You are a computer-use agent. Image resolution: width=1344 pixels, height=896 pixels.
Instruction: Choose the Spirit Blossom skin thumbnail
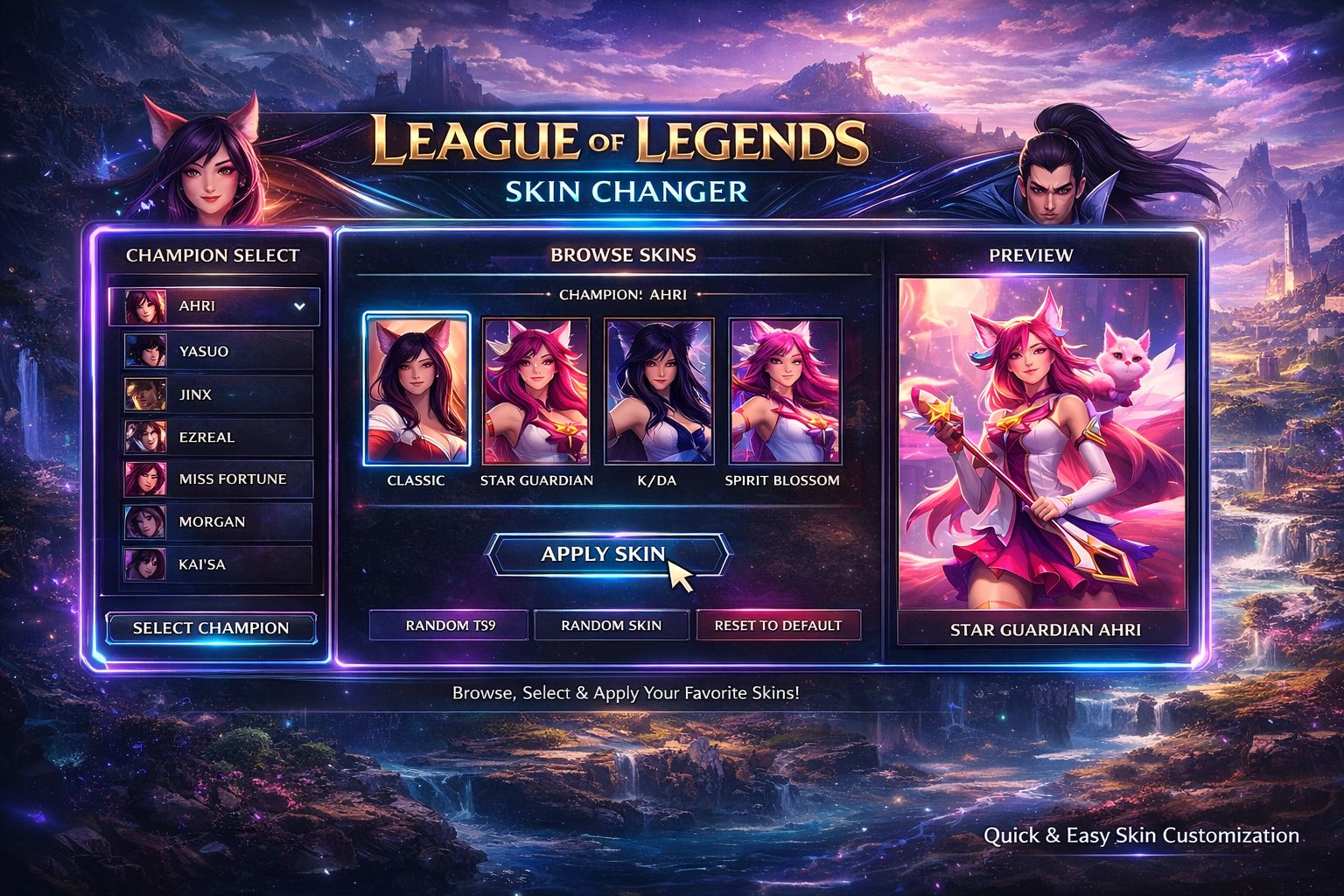point(783,391)
